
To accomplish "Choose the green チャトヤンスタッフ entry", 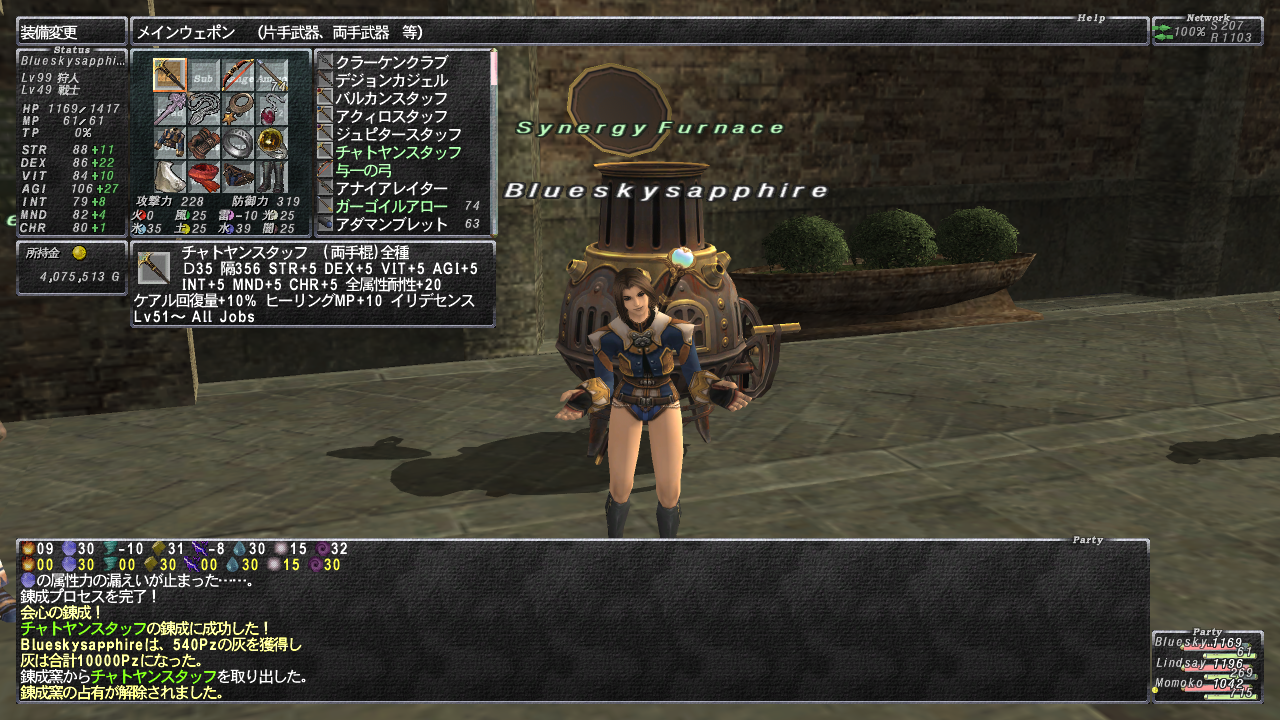I will click(x=398, y=152).
